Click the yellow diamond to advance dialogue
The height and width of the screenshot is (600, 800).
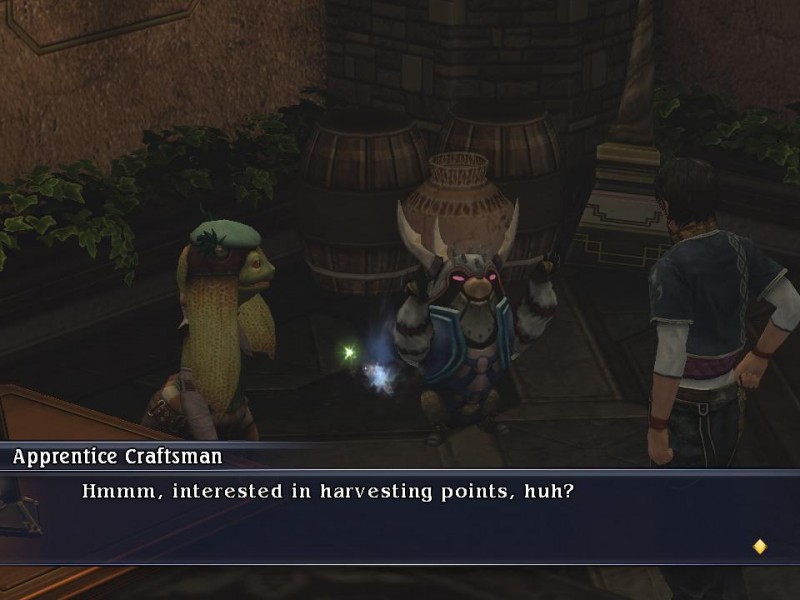click(x=759, y=546)
